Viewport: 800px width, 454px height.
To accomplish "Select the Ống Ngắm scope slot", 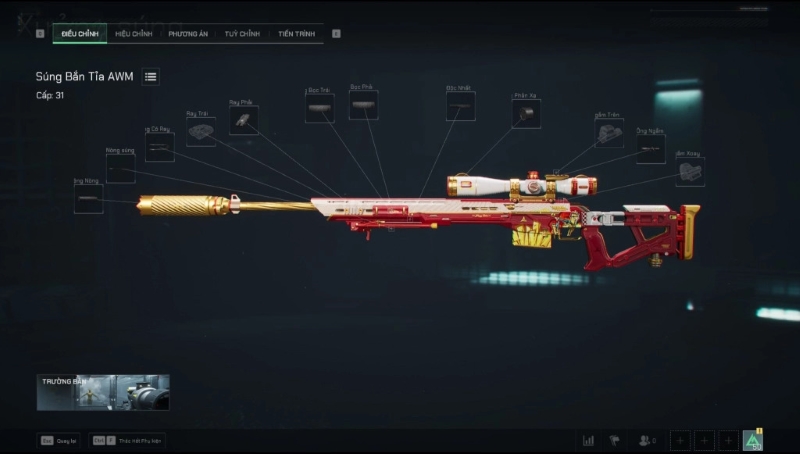I will coord(650,150).
